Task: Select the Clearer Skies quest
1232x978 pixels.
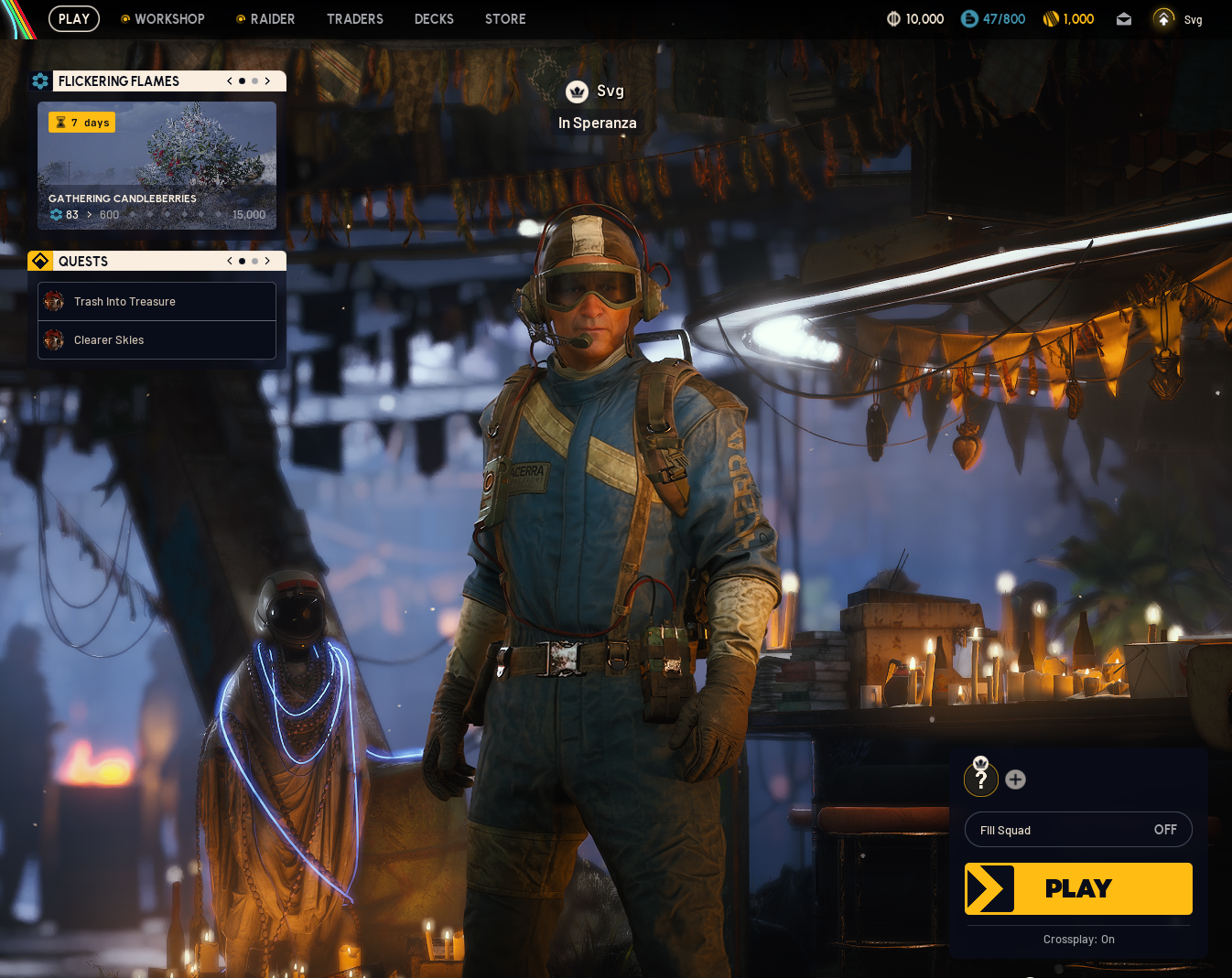Action: 157,340
